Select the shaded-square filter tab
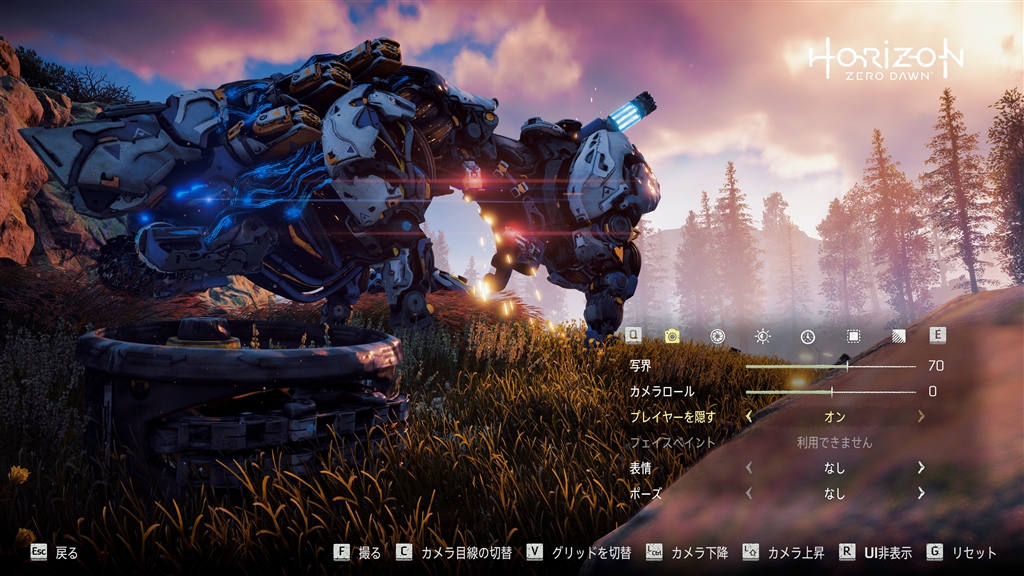The image size is (1024, 576). coord(898,336)
